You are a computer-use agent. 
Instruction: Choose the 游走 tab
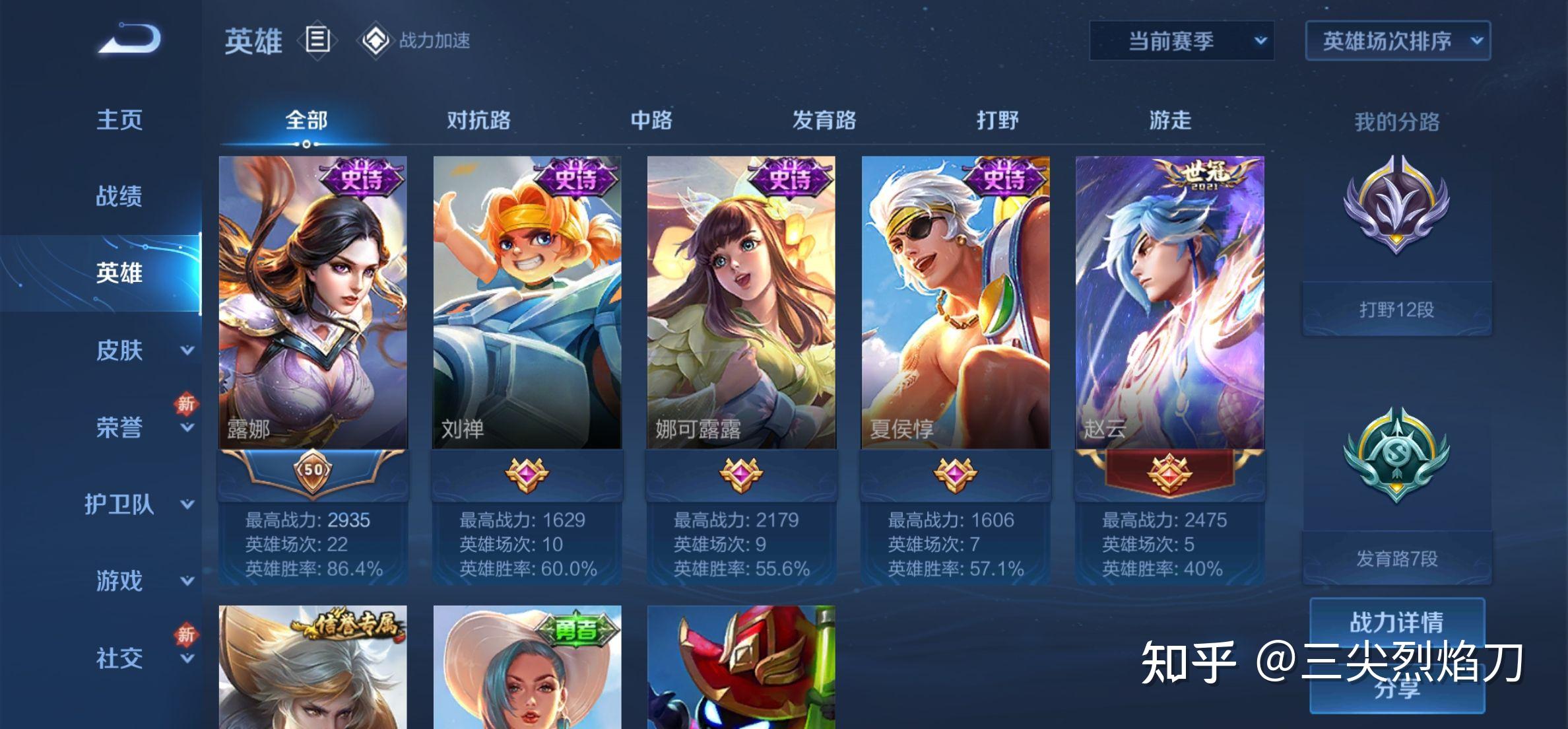pos(1170,120)
